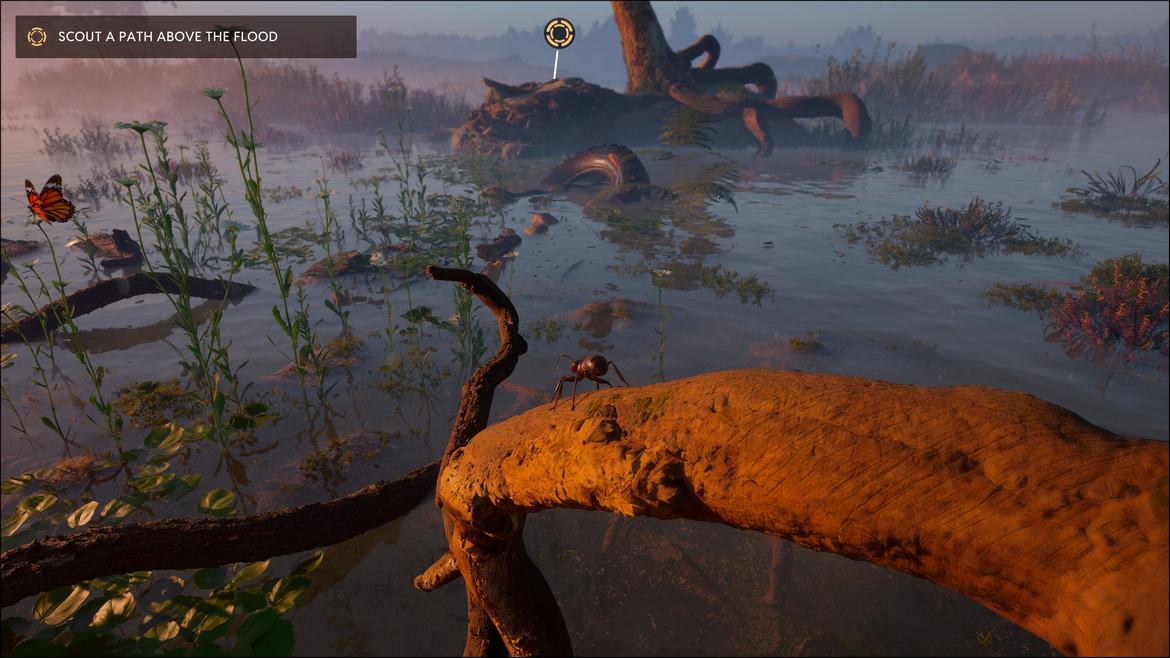Viewport: 1170px width, 658px height.
Task: Select the "Scout a path above the flood" objective tracker
Action: (186, 37)
